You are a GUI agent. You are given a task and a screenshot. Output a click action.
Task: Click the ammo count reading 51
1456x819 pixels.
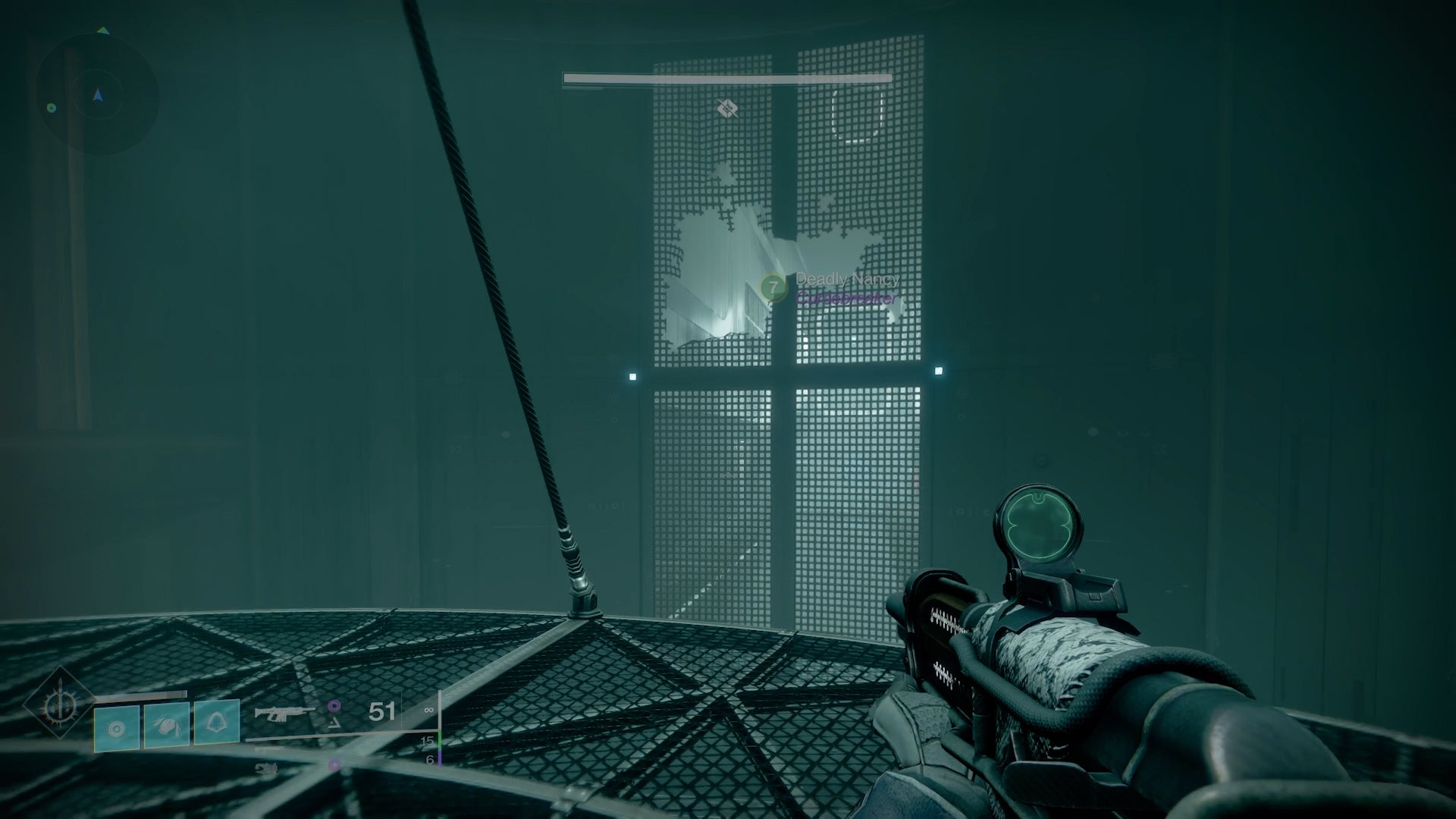[381, 711]
